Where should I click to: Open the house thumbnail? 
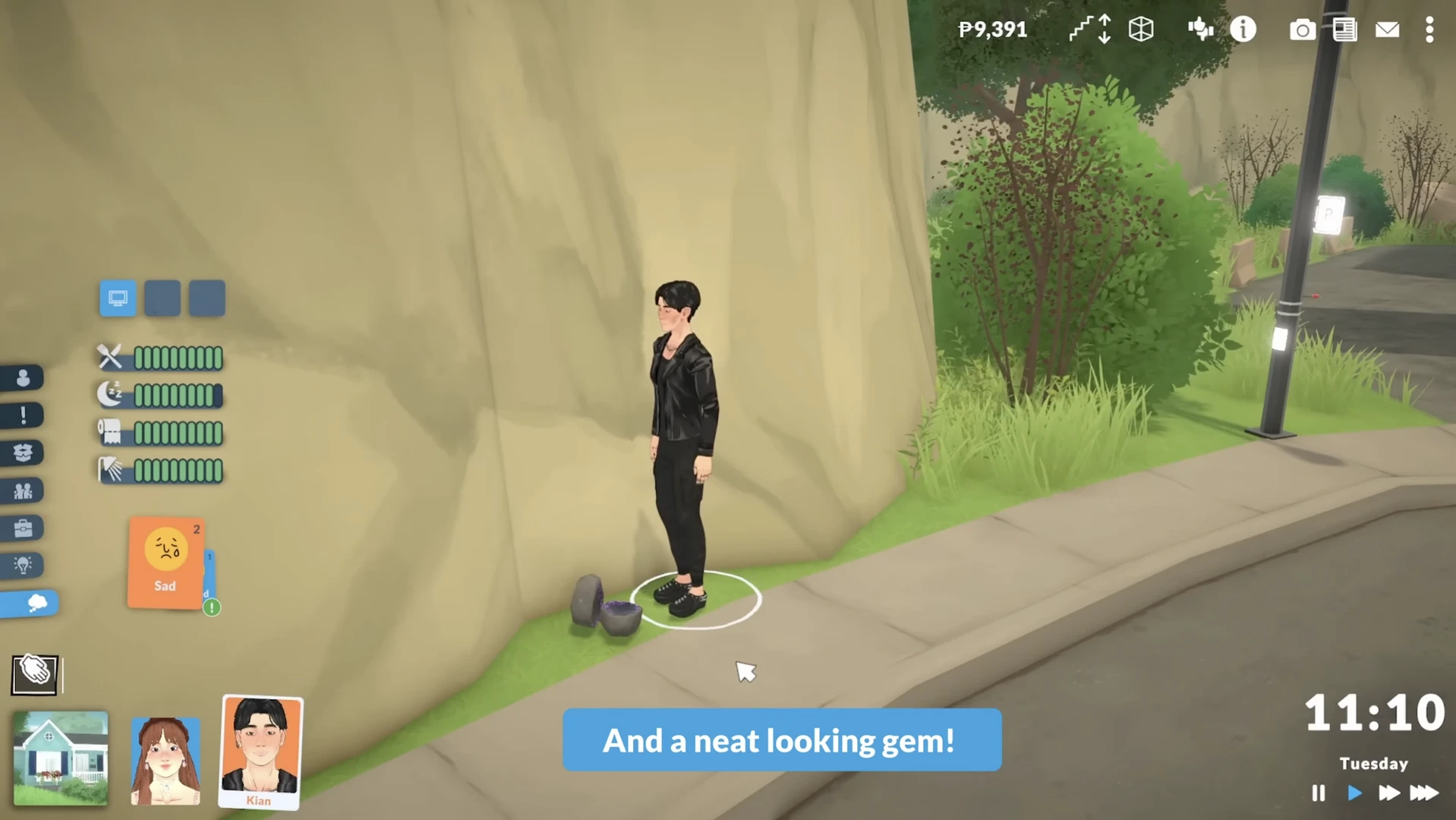[61, 758]
